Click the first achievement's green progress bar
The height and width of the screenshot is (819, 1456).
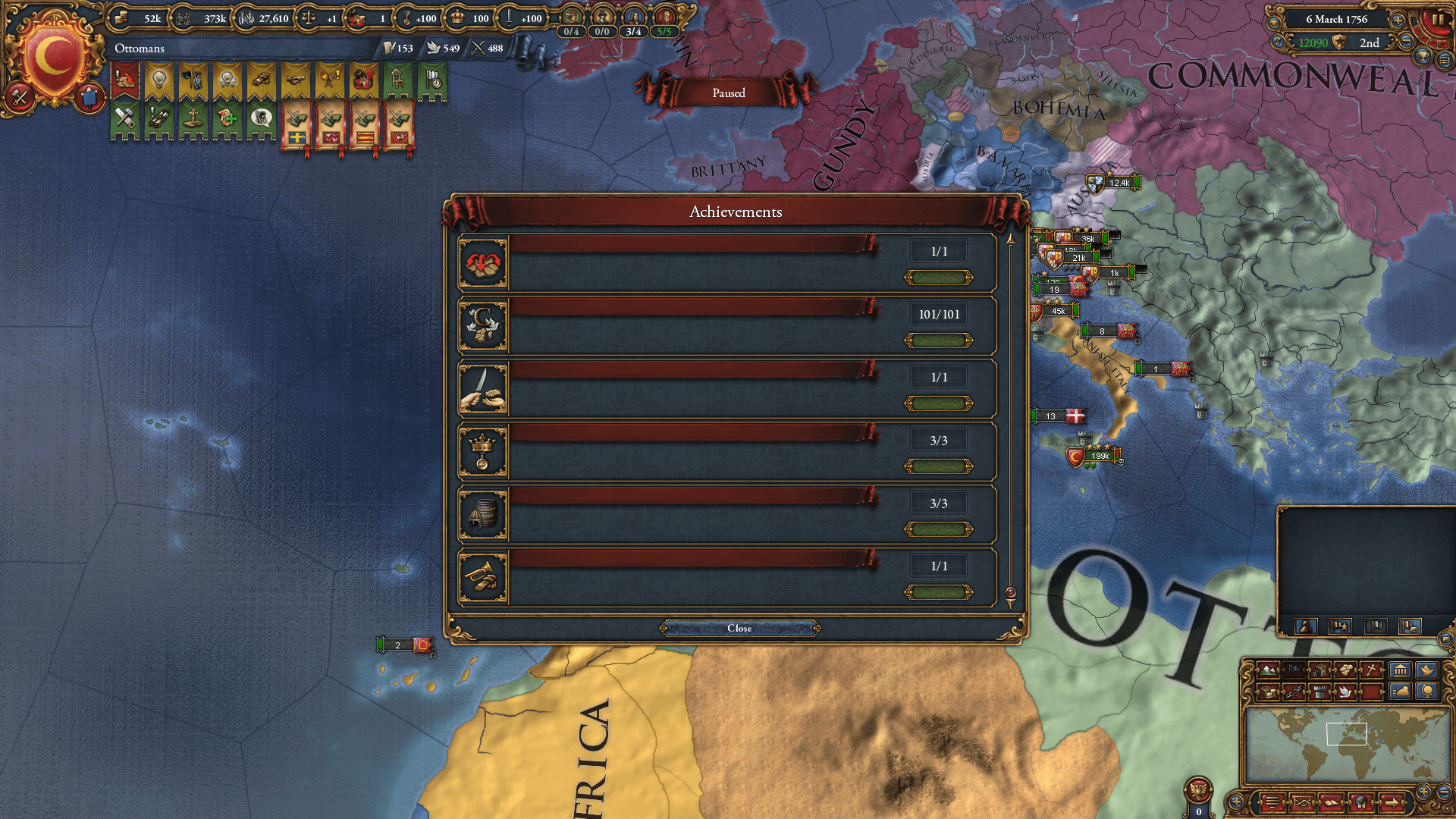[939, 278]
